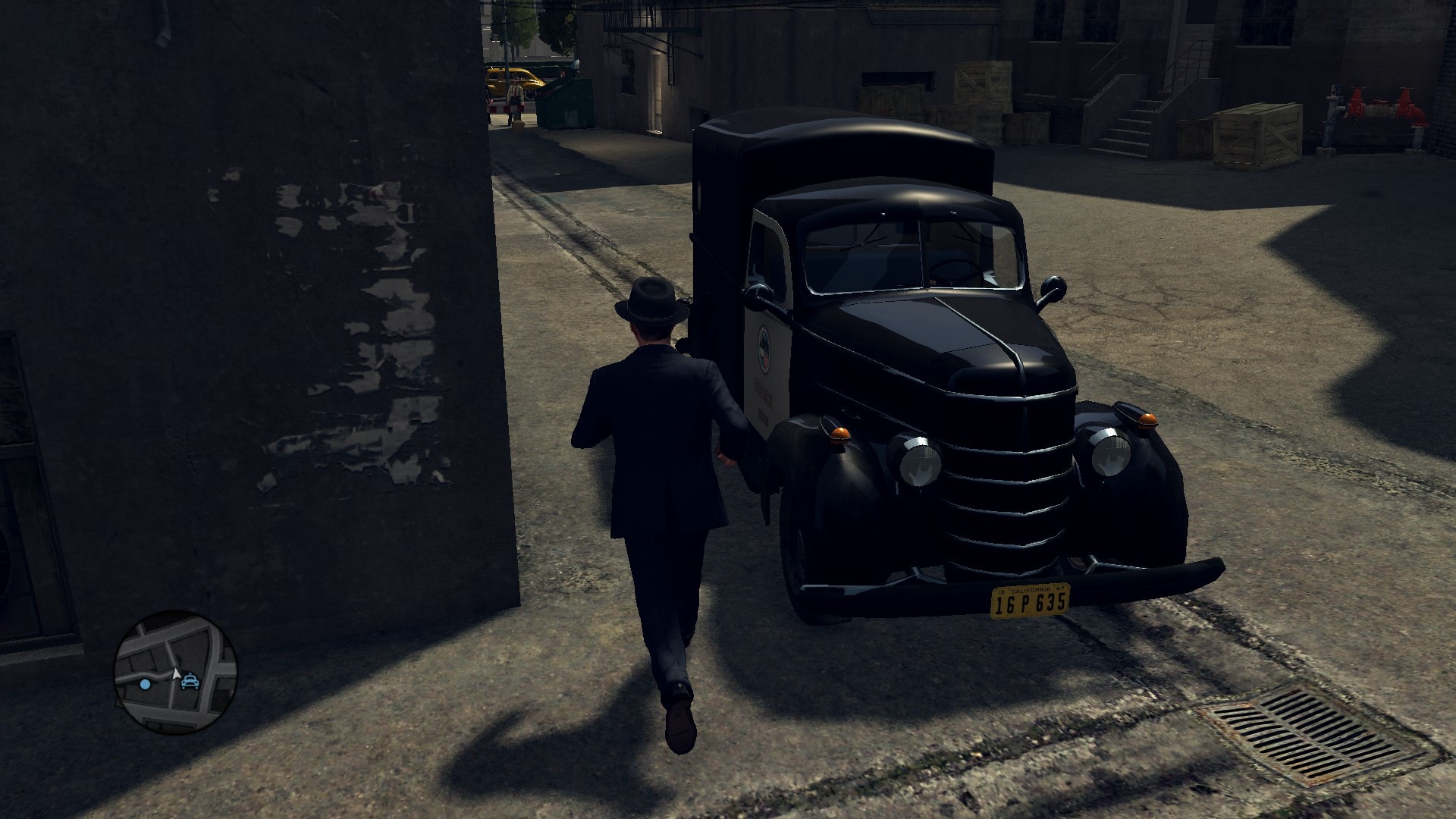The image size is (1456, 819).
Task: Click the white player arrow on the minimap
Action: [176, 673]
